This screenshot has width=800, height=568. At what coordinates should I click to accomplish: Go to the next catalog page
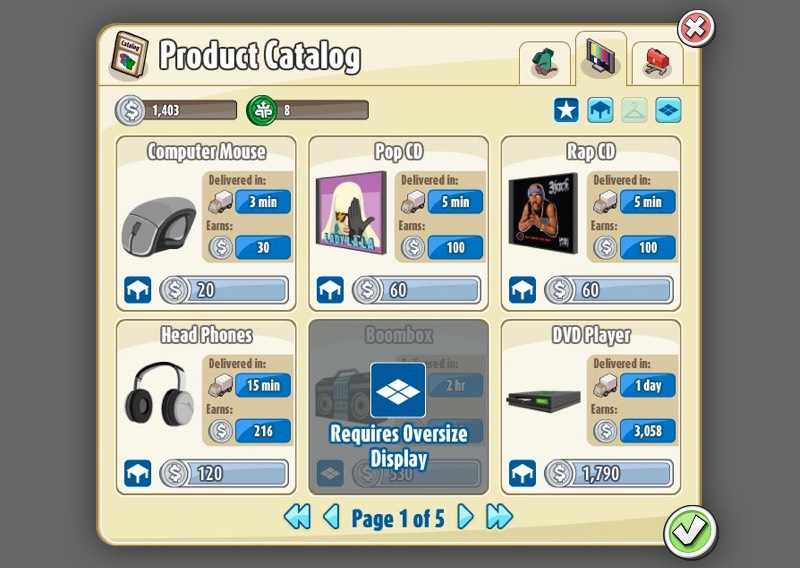(x=465, y=517)
